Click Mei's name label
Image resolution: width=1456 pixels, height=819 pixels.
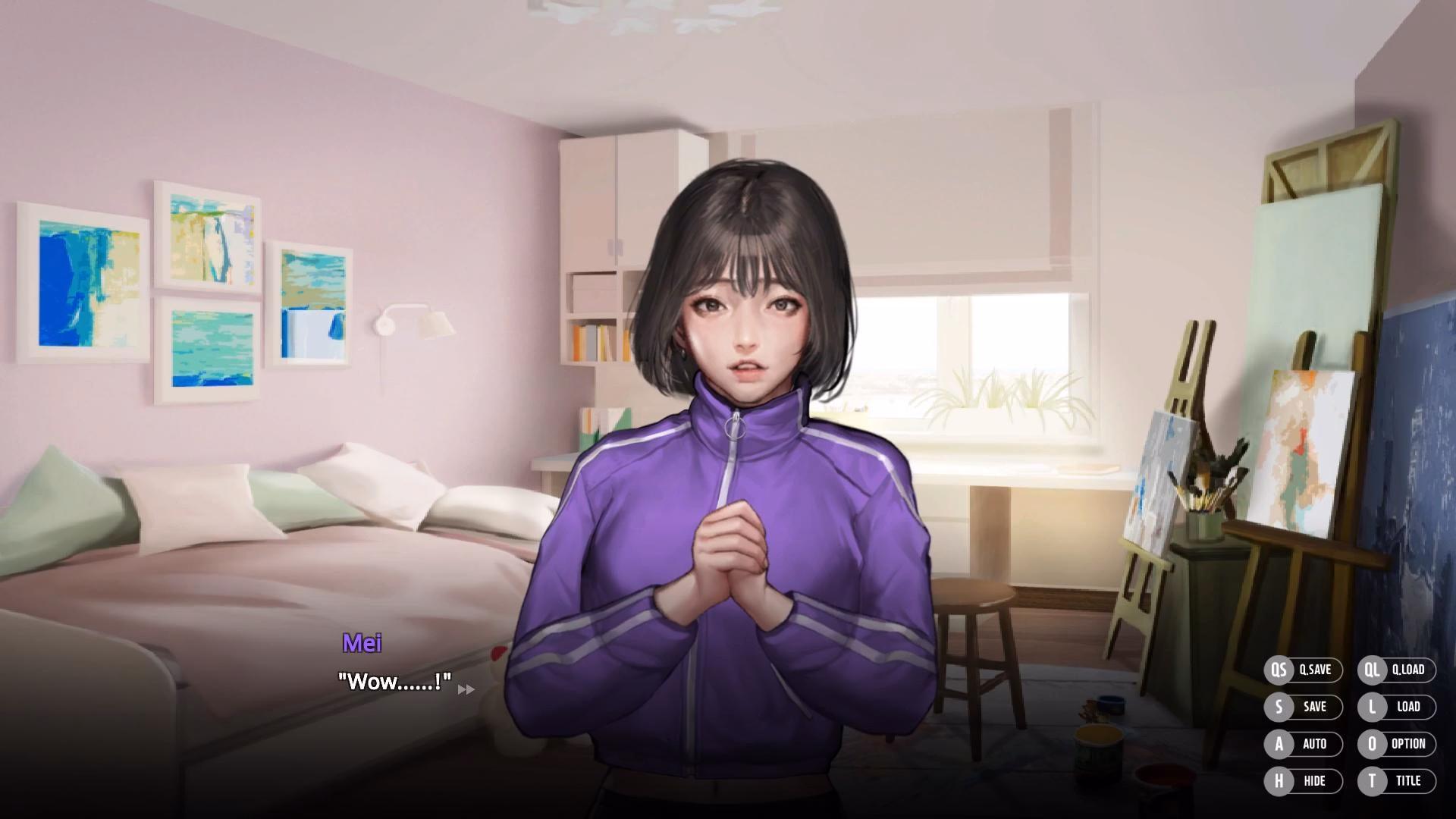(x=362, y=642)
